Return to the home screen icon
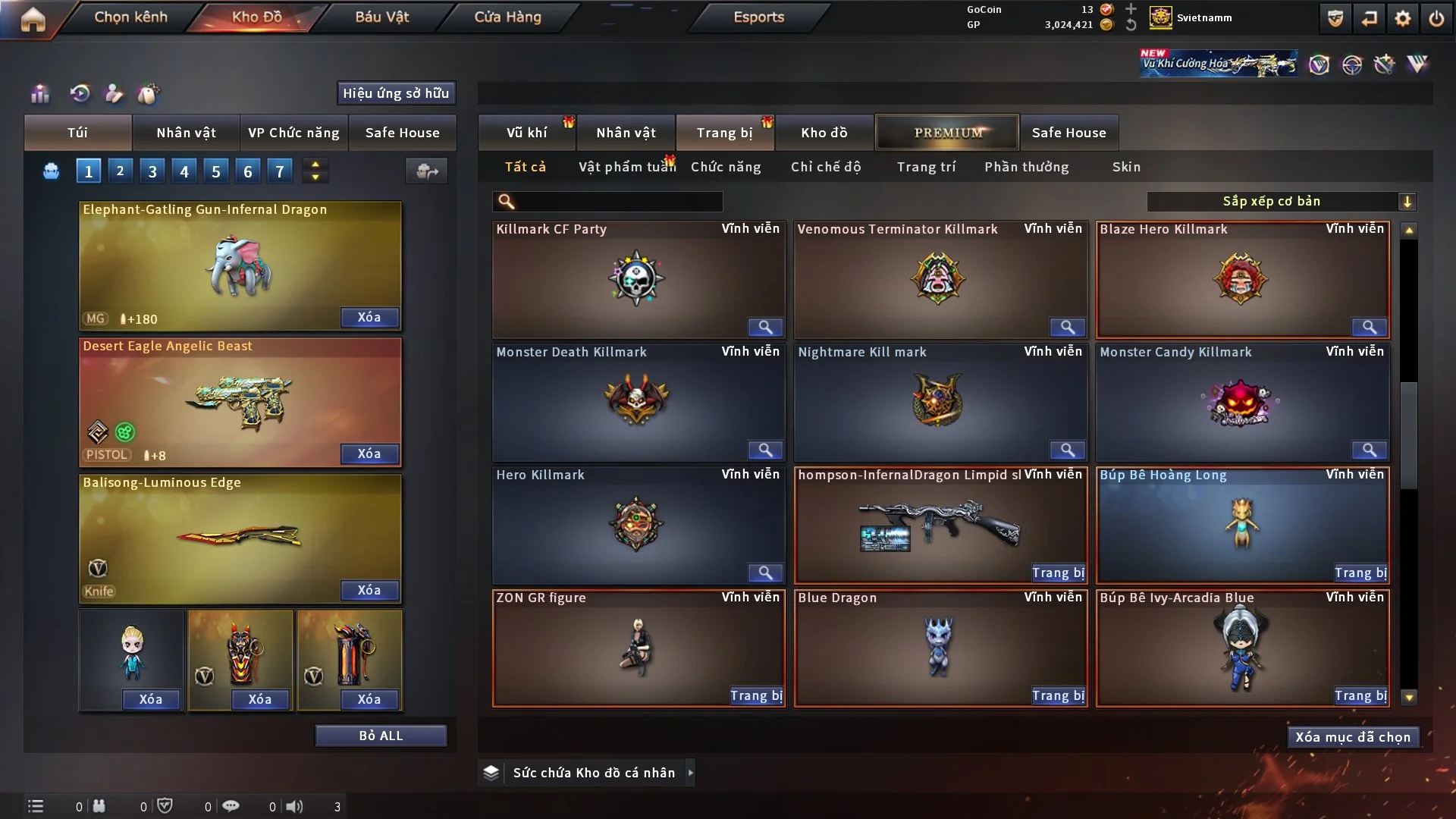1456x819 pixels. pos(33,19)
